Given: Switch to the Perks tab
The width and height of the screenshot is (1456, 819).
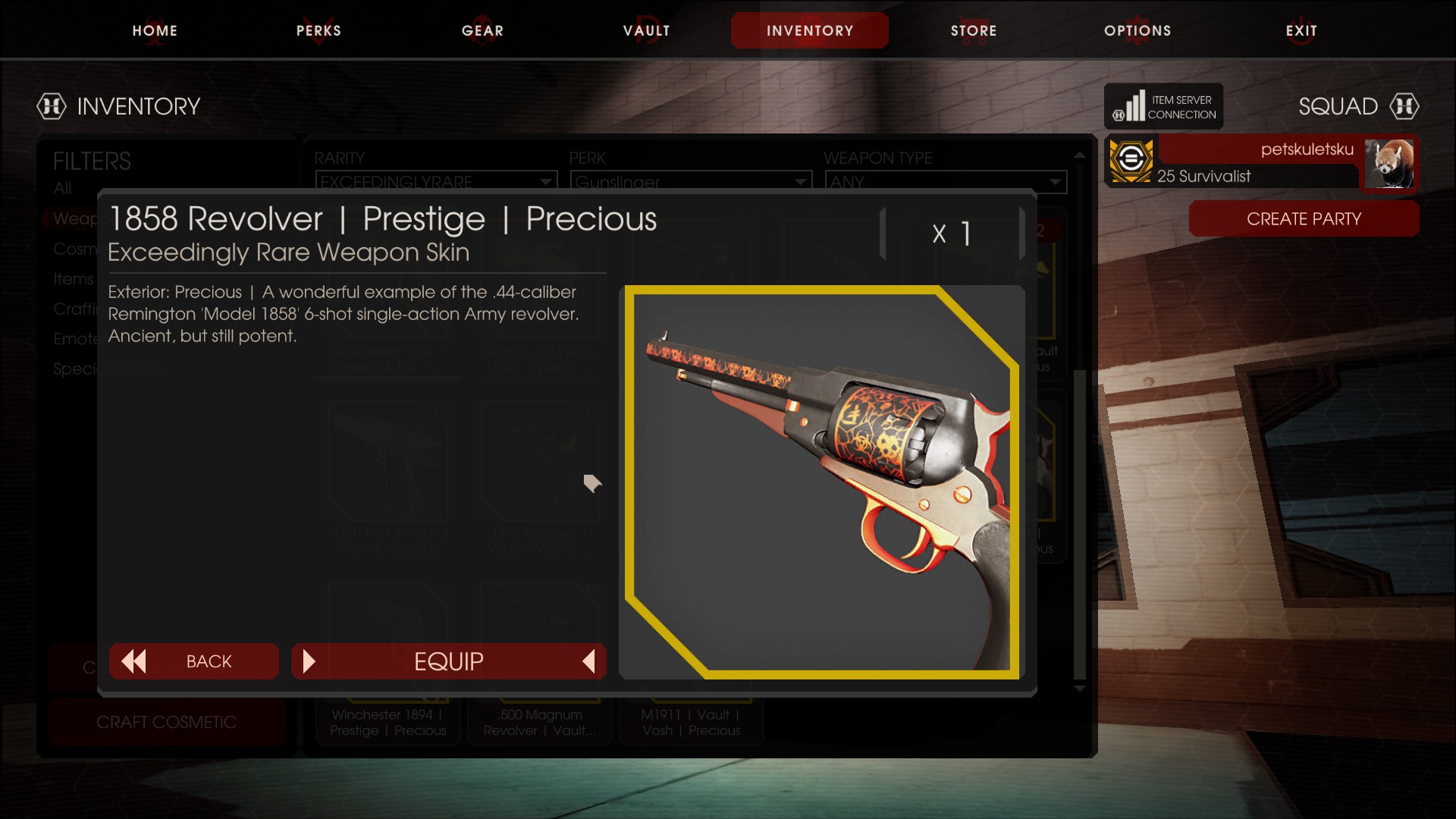Looking at the screenshot, I should click(x=318, y=30).
